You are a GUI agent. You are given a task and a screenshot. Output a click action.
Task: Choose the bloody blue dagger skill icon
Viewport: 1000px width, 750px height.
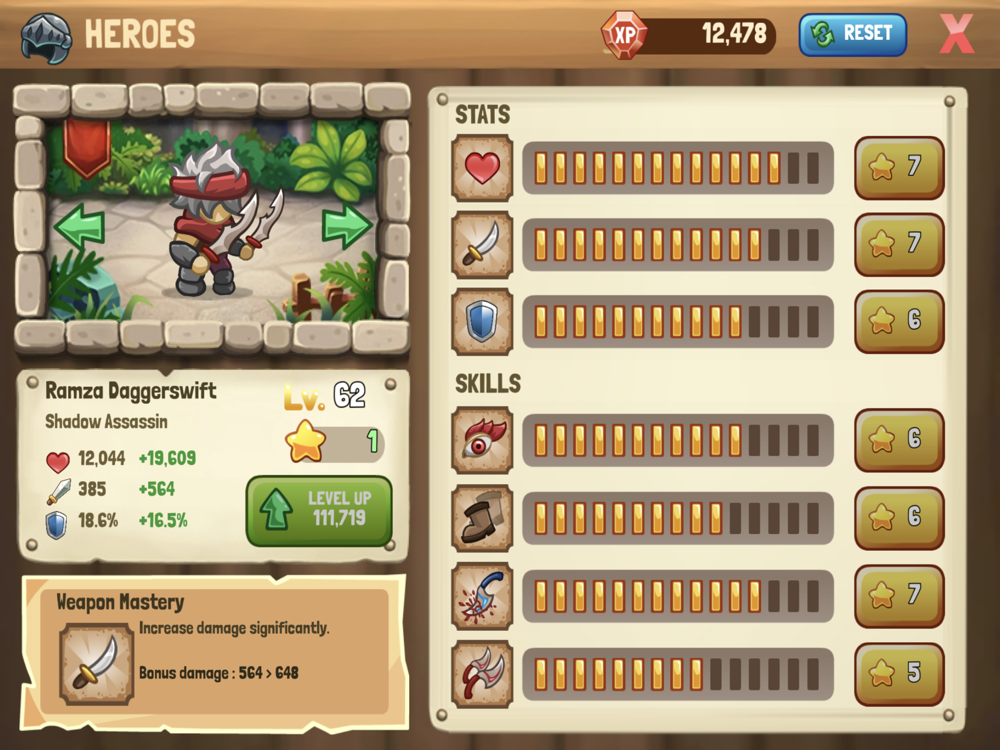(x=482, y=596)
